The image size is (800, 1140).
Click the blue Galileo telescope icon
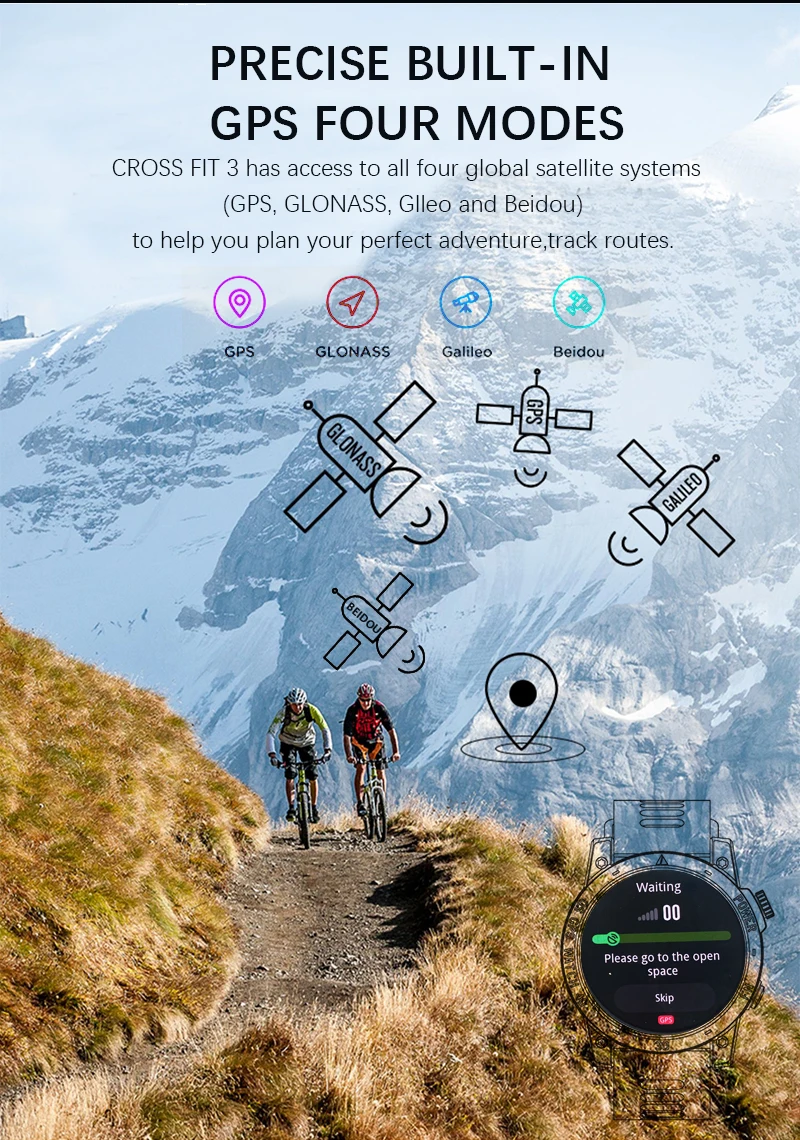tap(466, 302)
